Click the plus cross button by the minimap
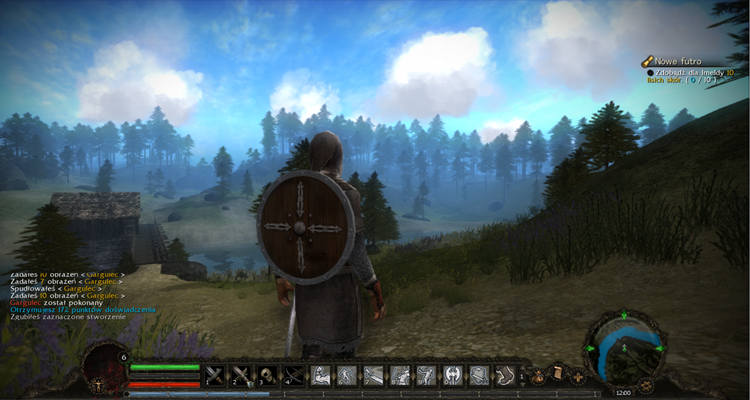750x400 pixels. [578, 376]
